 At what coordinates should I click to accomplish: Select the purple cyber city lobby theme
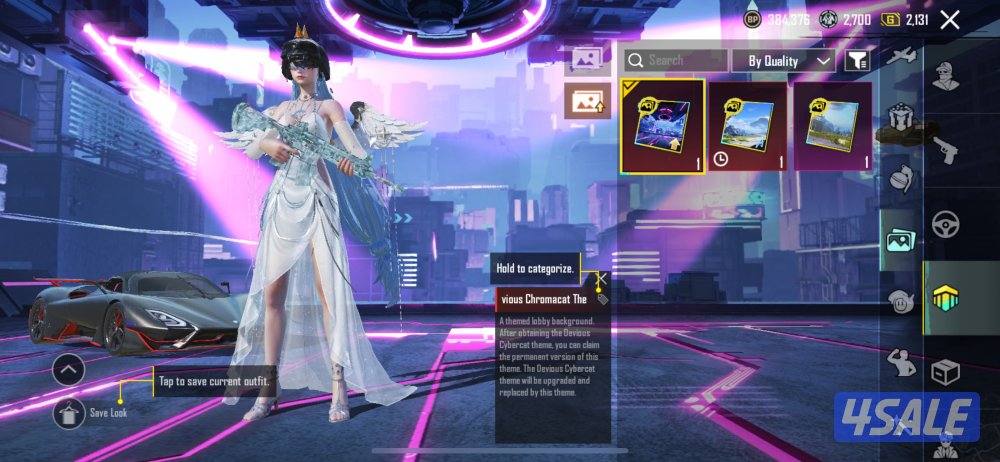tap(662, 126)
